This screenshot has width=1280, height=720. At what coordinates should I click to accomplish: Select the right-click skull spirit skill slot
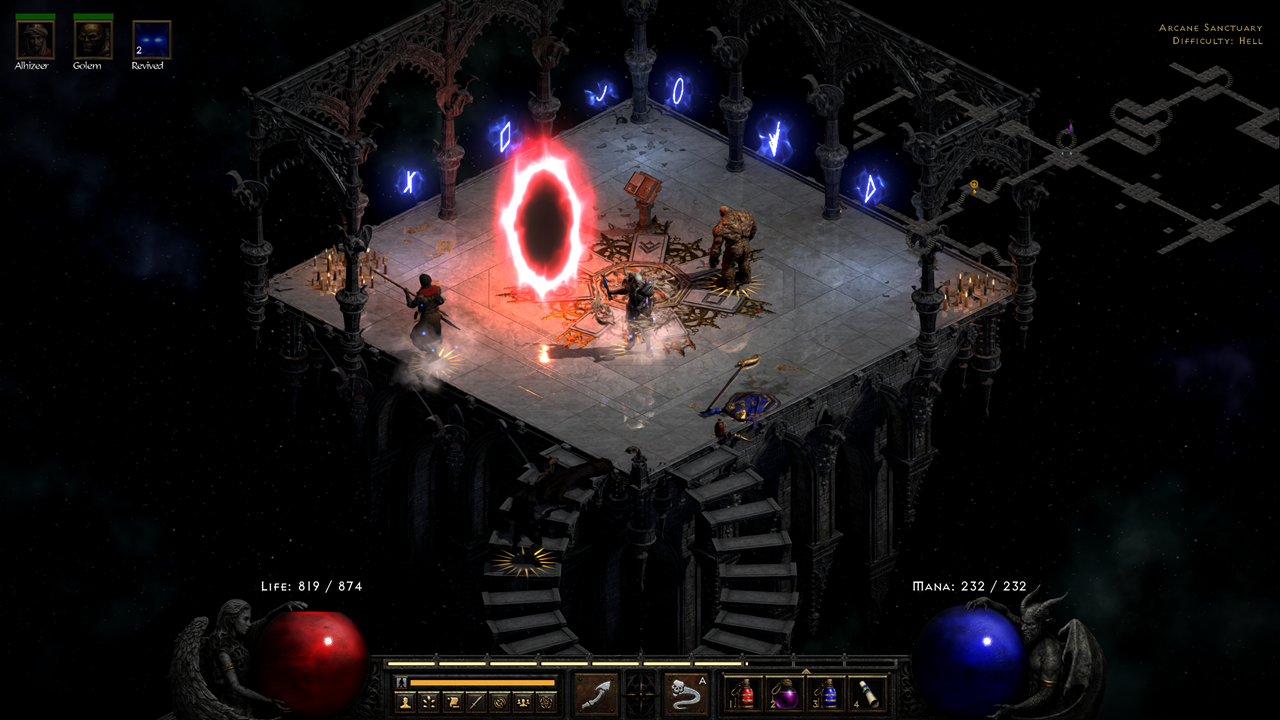pyautogui.click(x=685, y=694)
